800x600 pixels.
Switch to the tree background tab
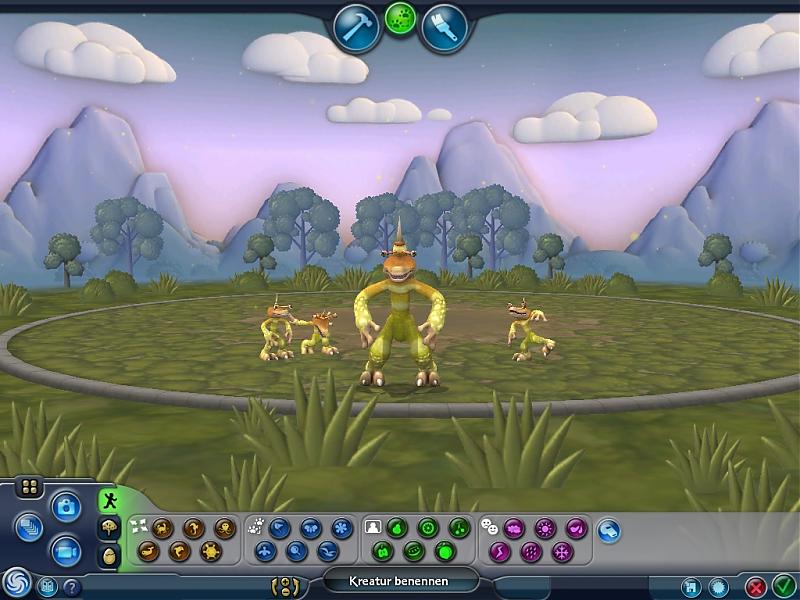point(107,527)
